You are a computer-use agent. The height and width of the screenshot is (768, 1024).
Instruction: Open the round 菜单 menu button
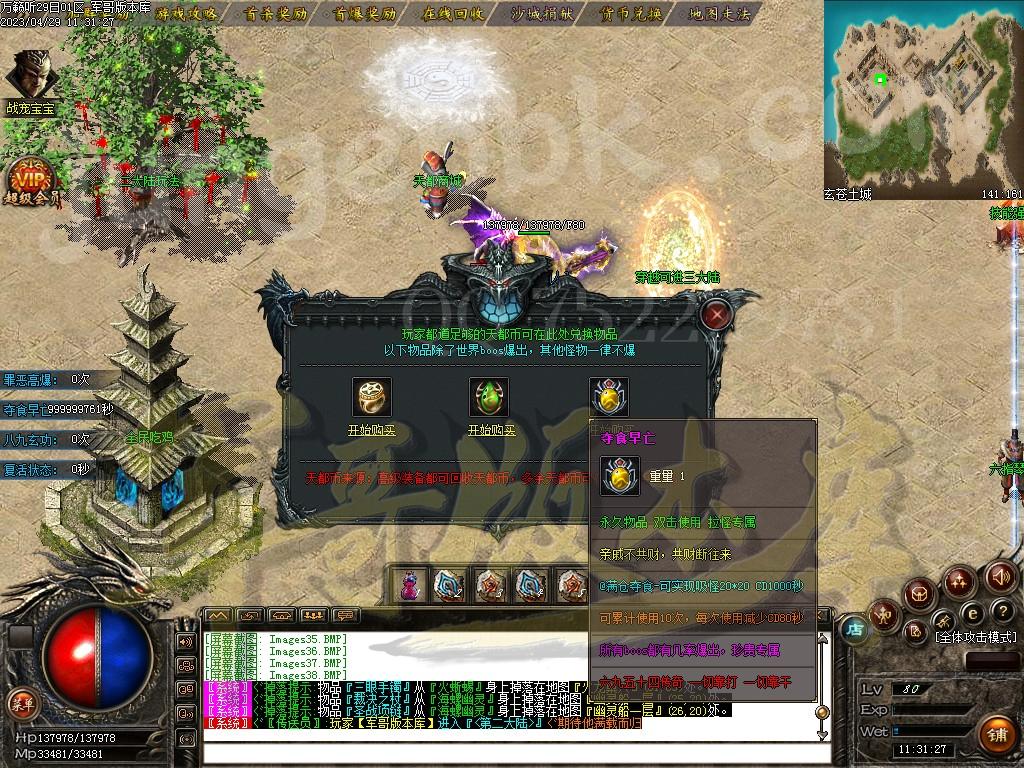click(x=22, y=704)
